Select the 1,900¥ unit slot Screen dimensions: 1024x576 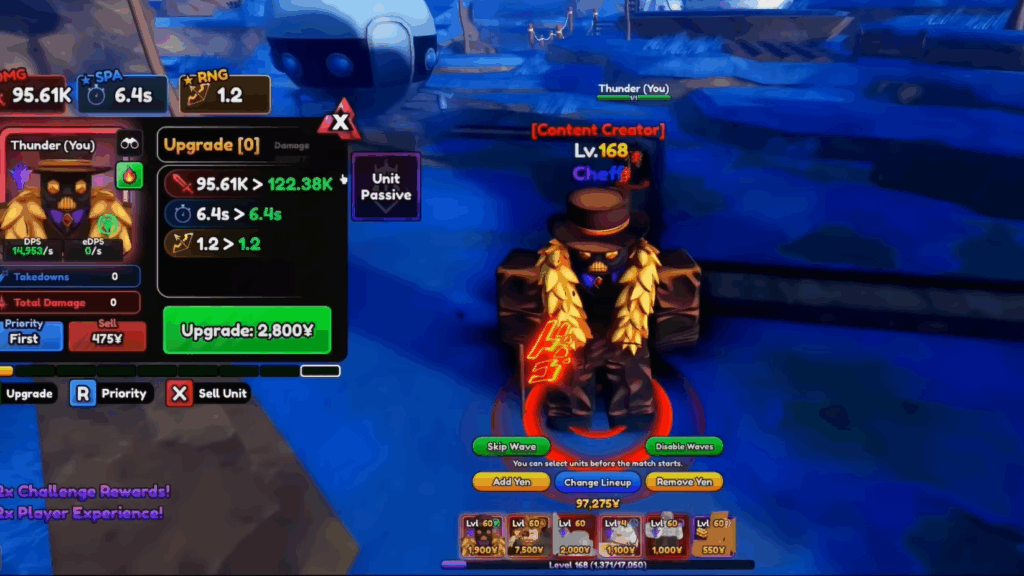coord(481,536)
